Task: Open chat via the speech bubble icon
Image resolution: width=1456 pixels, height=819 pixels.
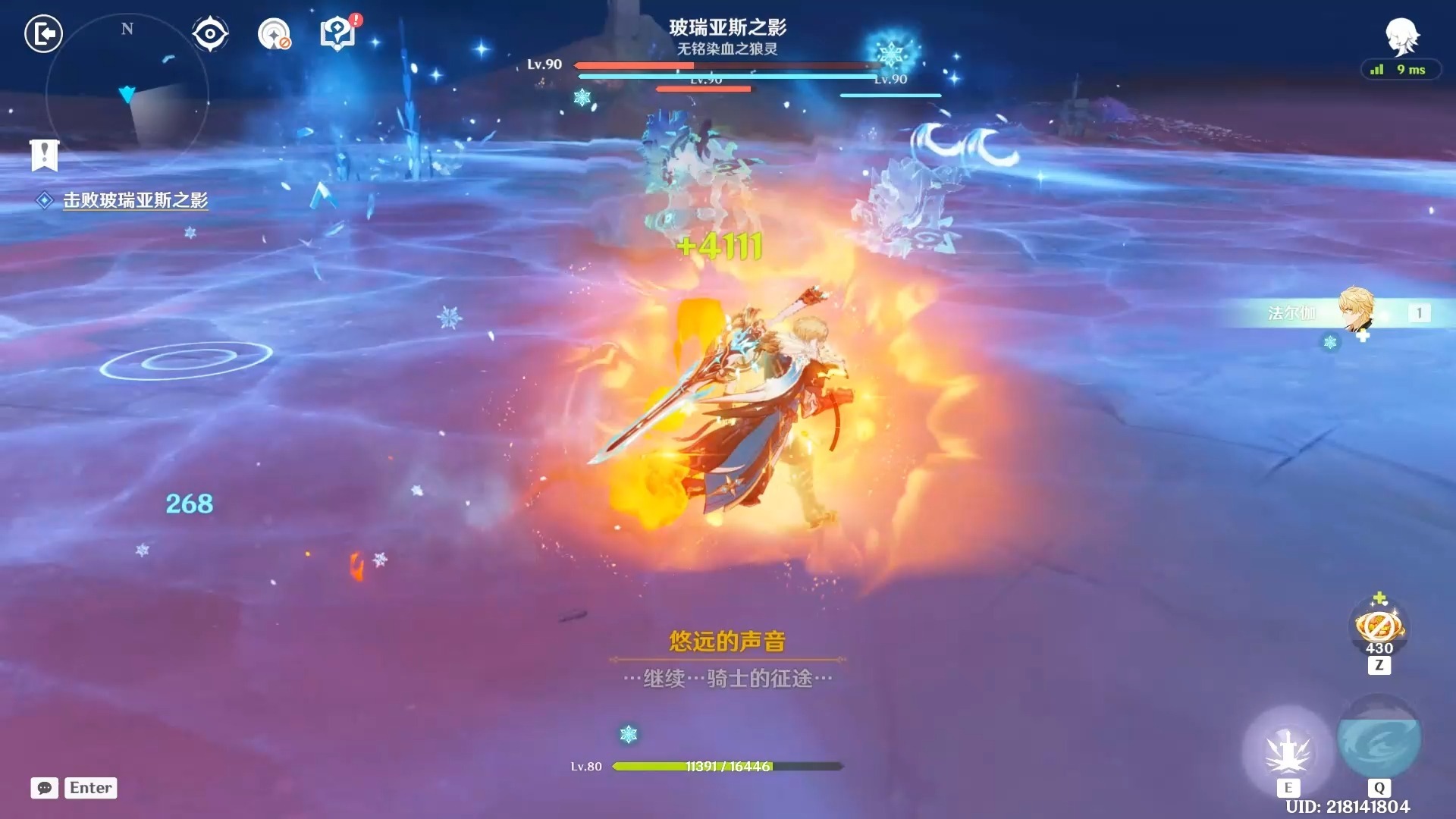Action: pyautogui.click(x=43, y=789)
